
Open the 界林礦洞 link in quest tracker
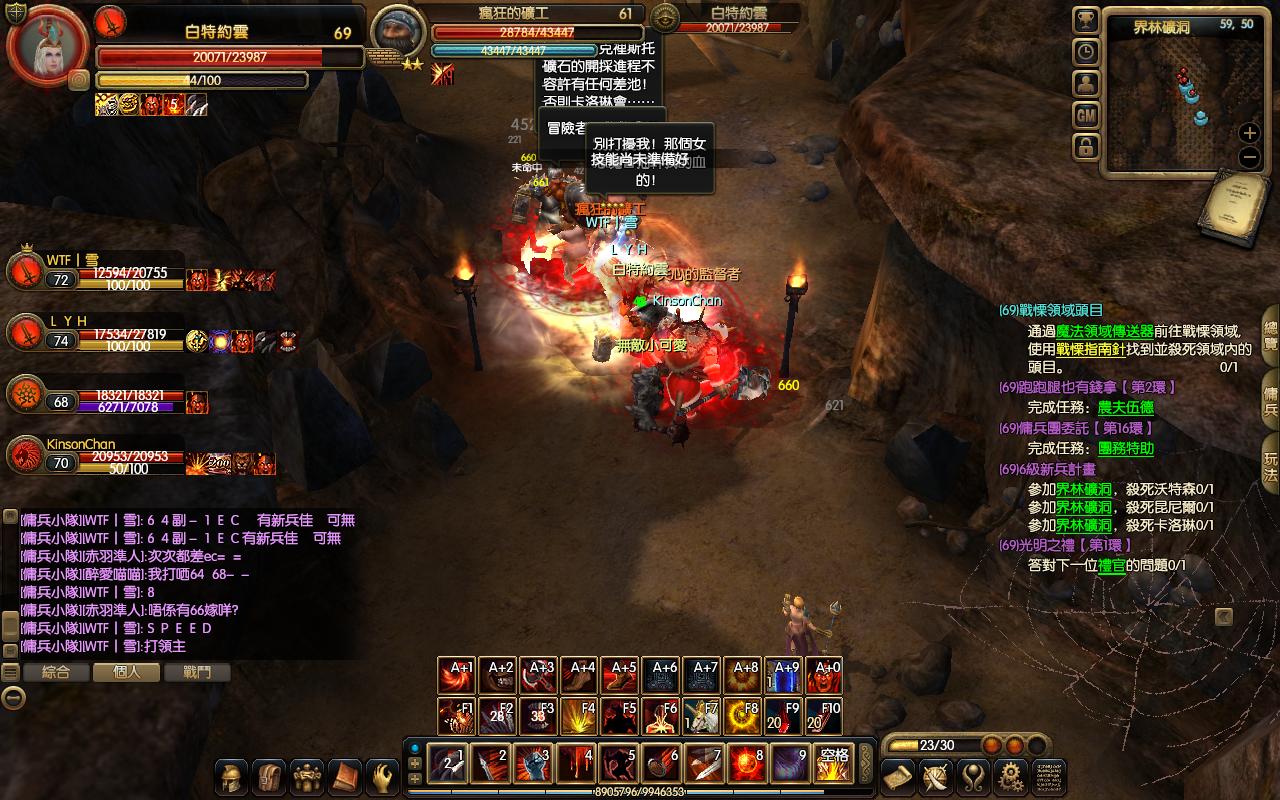point(1084,489)
